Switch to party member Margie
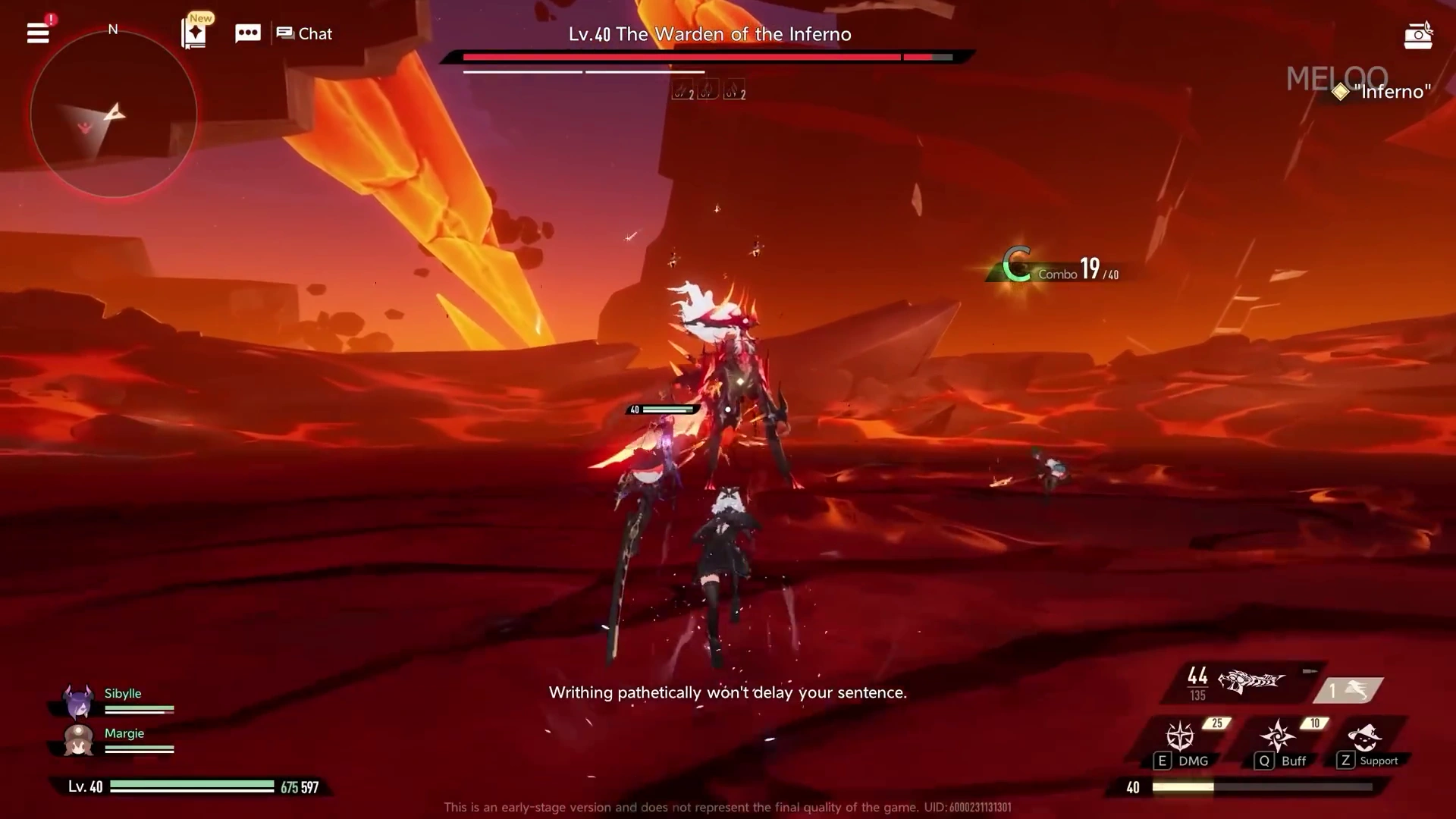1456x819 pixels. (x=79, y=740)
